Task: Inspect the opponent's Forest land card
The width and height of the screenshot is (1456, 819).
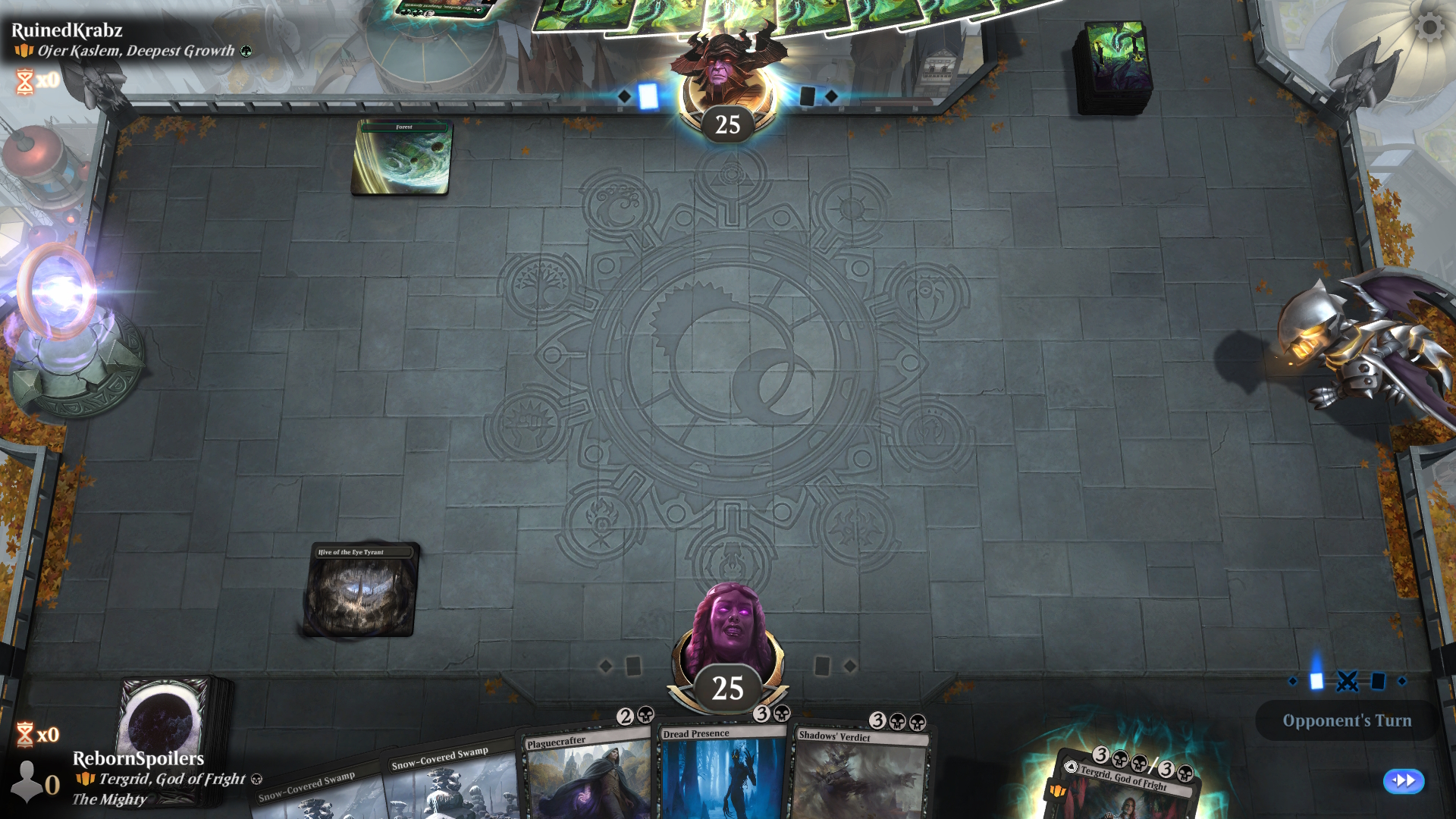Action: click(x=401, y=157)
